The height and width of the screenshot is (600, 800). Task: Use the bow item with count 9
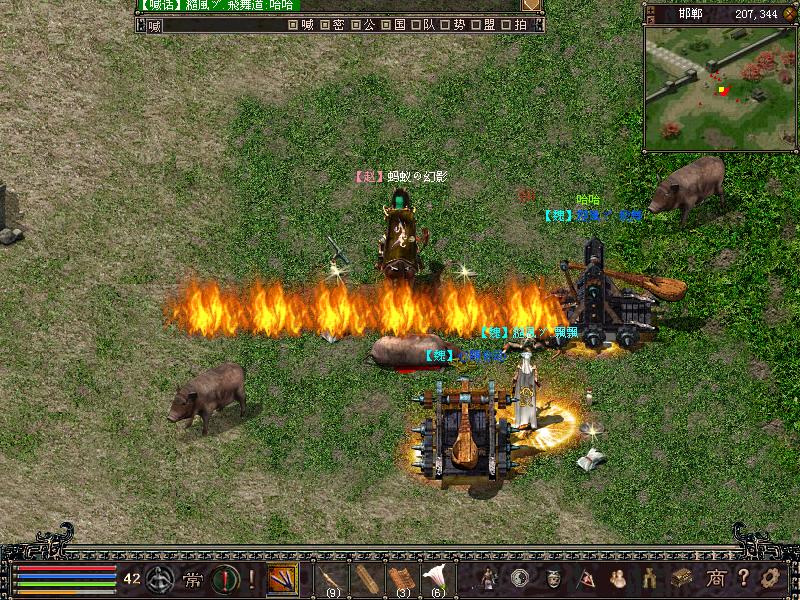[330, 578]
